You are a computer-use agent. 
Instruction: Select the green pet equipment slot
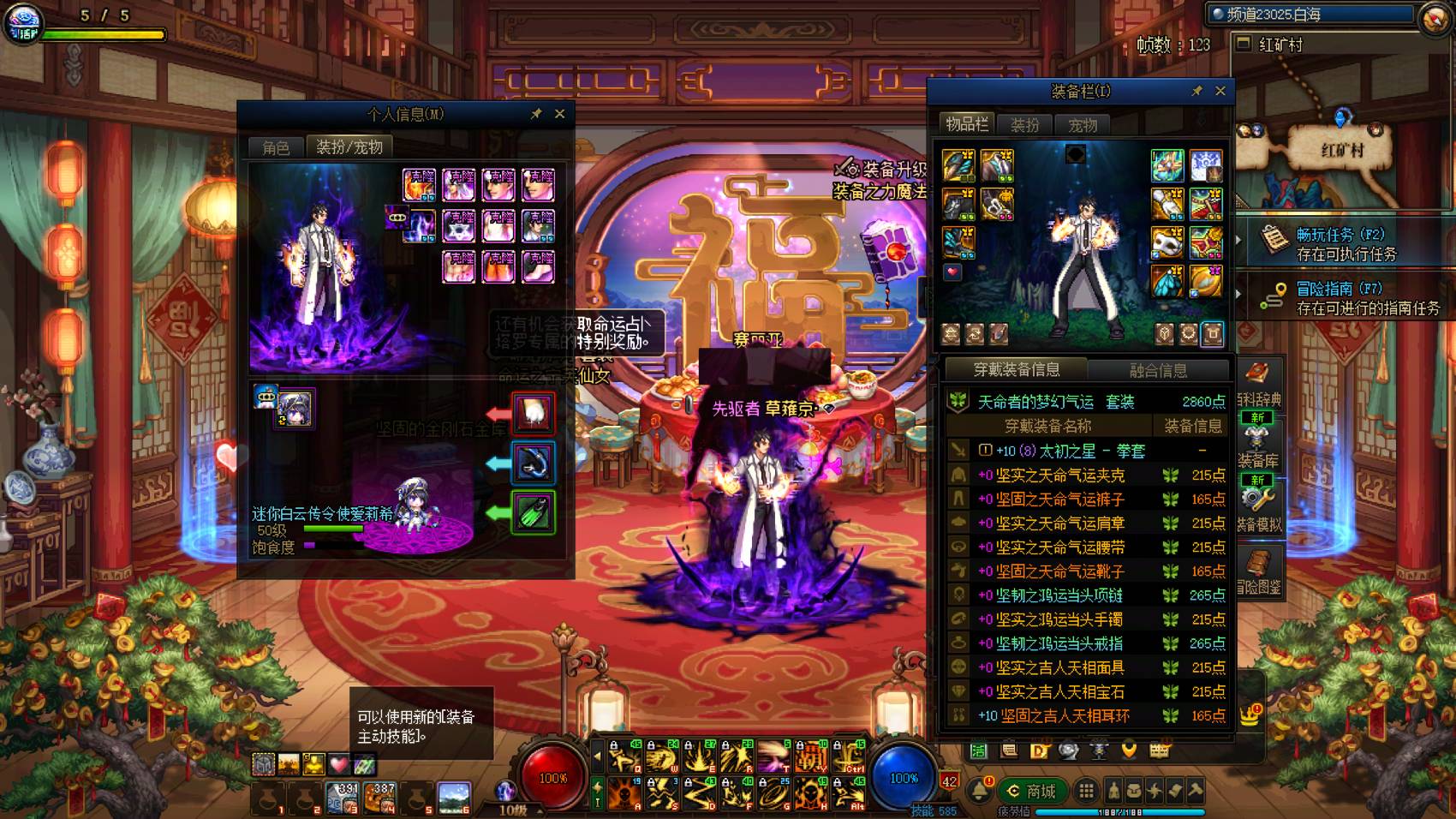[533, 512]
